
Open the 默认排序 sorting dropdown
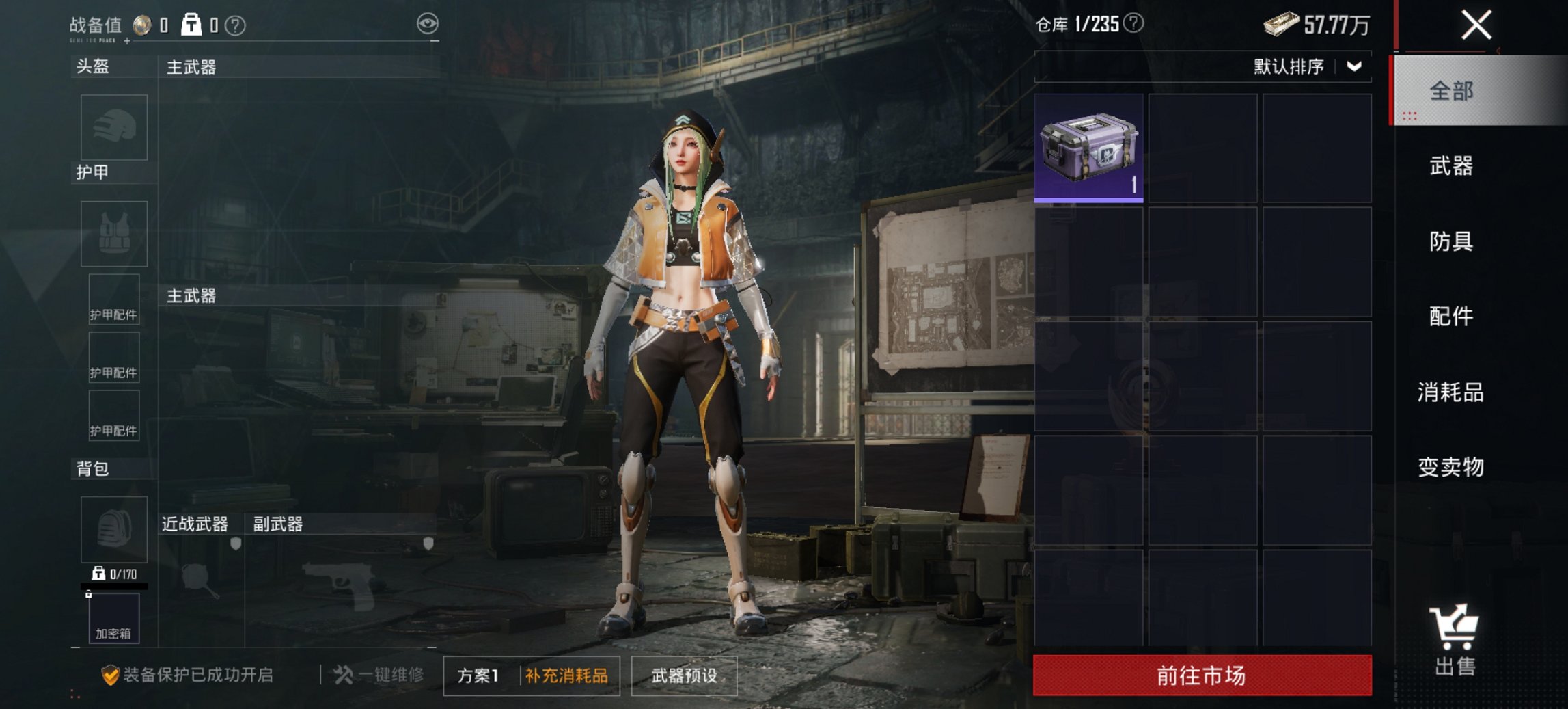coord(1306,67)
